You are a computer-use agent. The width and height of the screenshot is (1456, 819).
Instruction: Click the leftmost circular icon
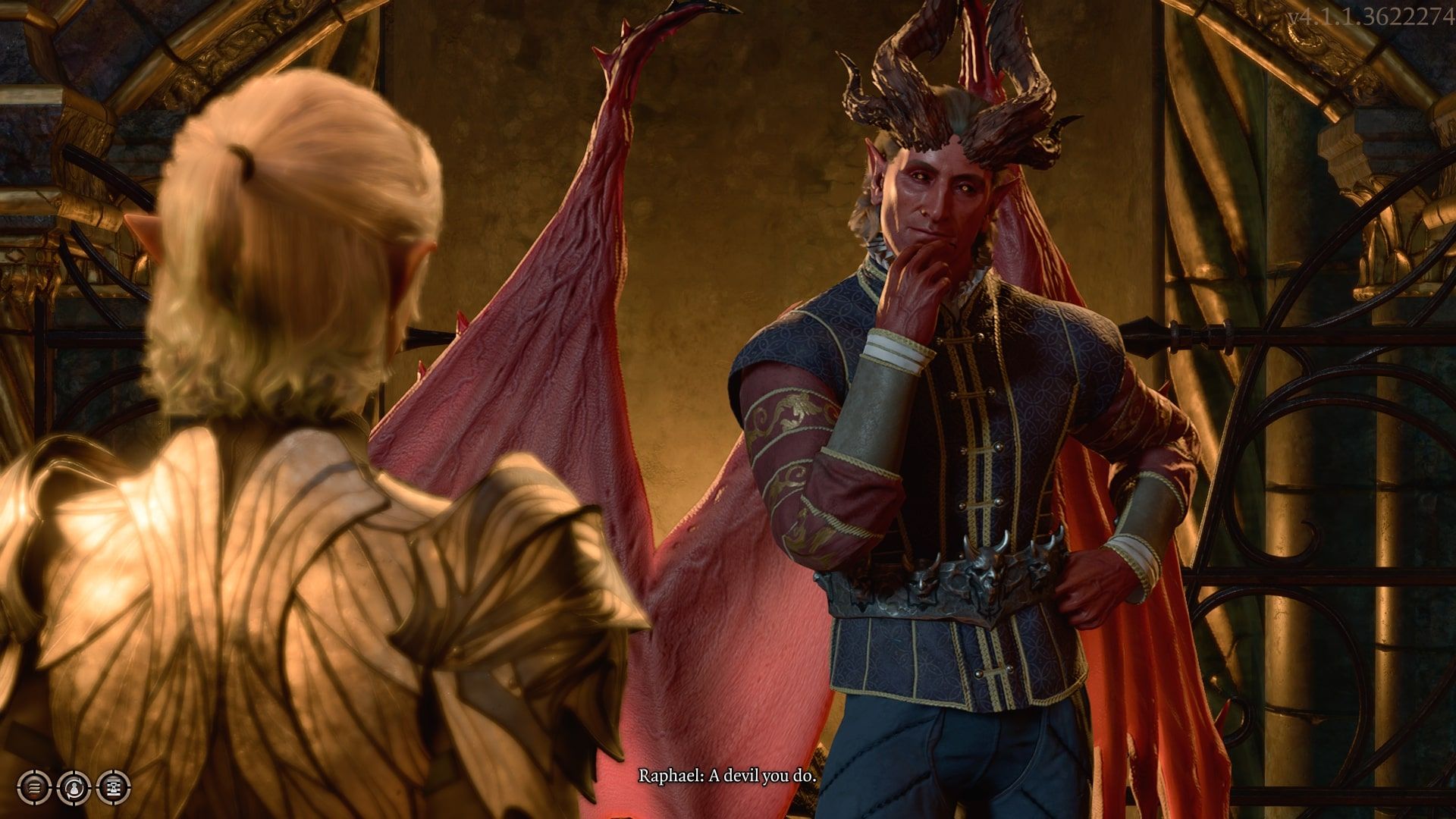tap(34, 787)
